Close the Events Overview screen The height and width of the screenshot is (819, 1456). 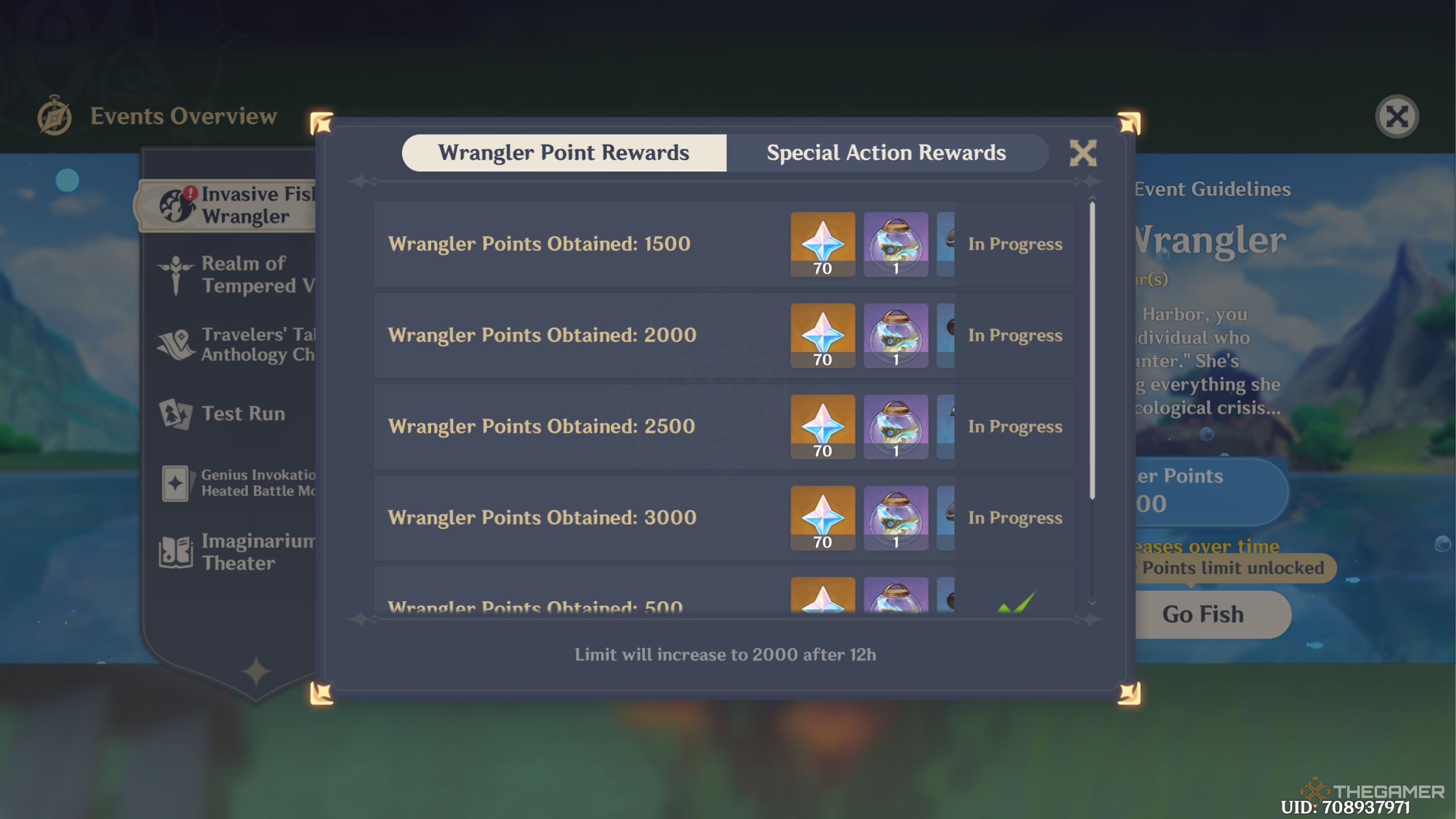click(1397, 115)
